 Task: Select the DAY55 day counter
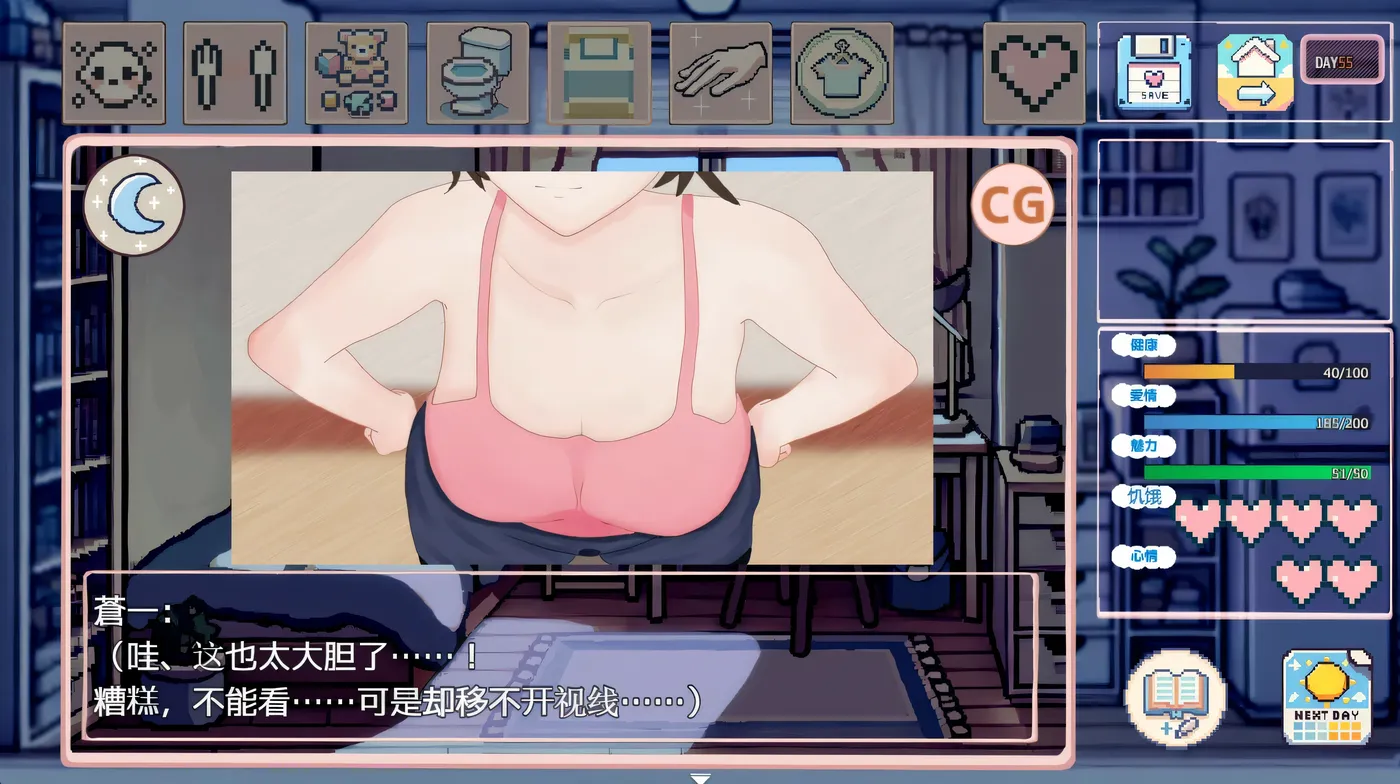(x=1343, y=60)
